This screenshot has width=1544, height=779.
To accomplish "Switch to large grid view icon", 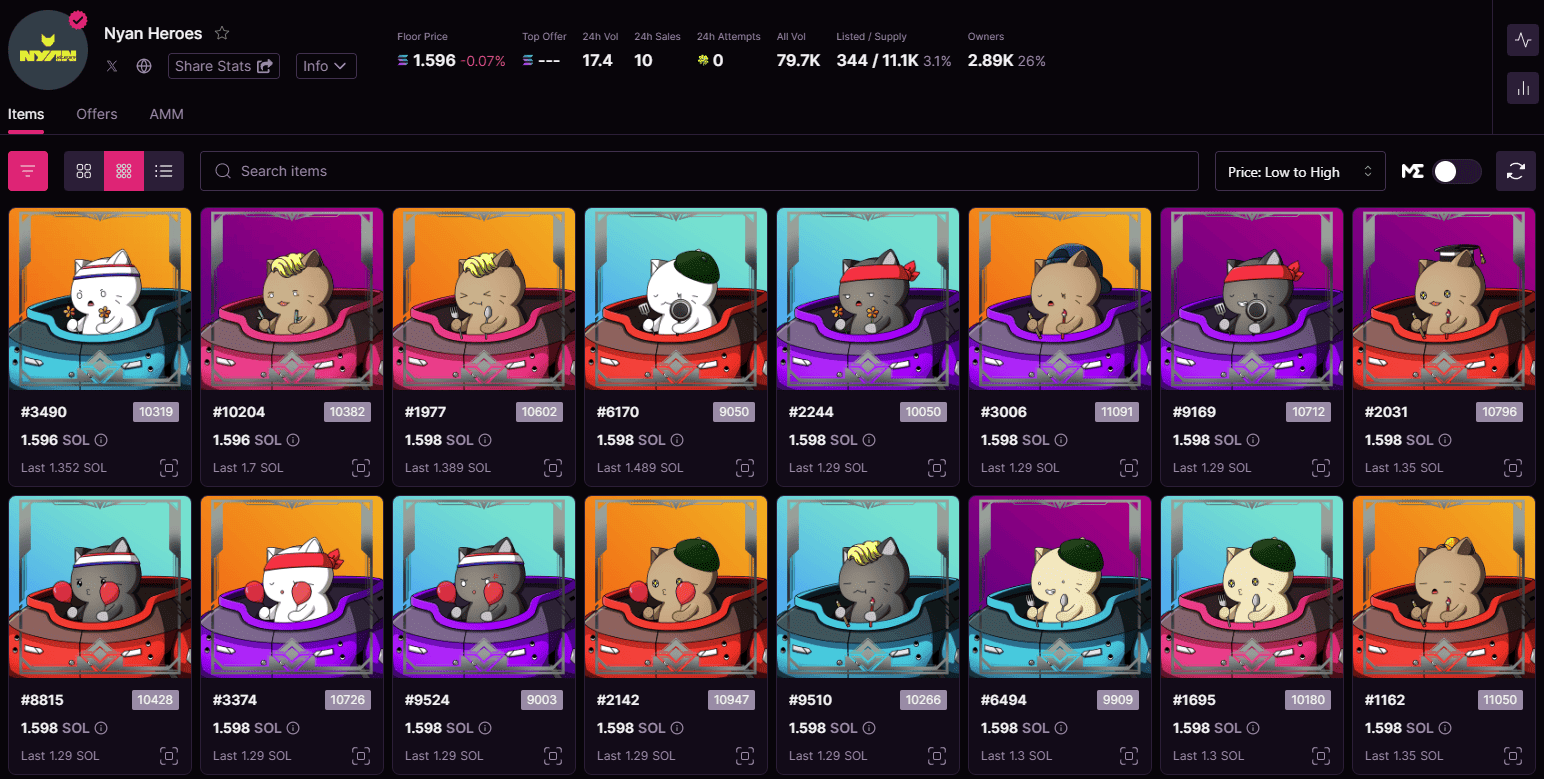I will click(x=83, y=170).
